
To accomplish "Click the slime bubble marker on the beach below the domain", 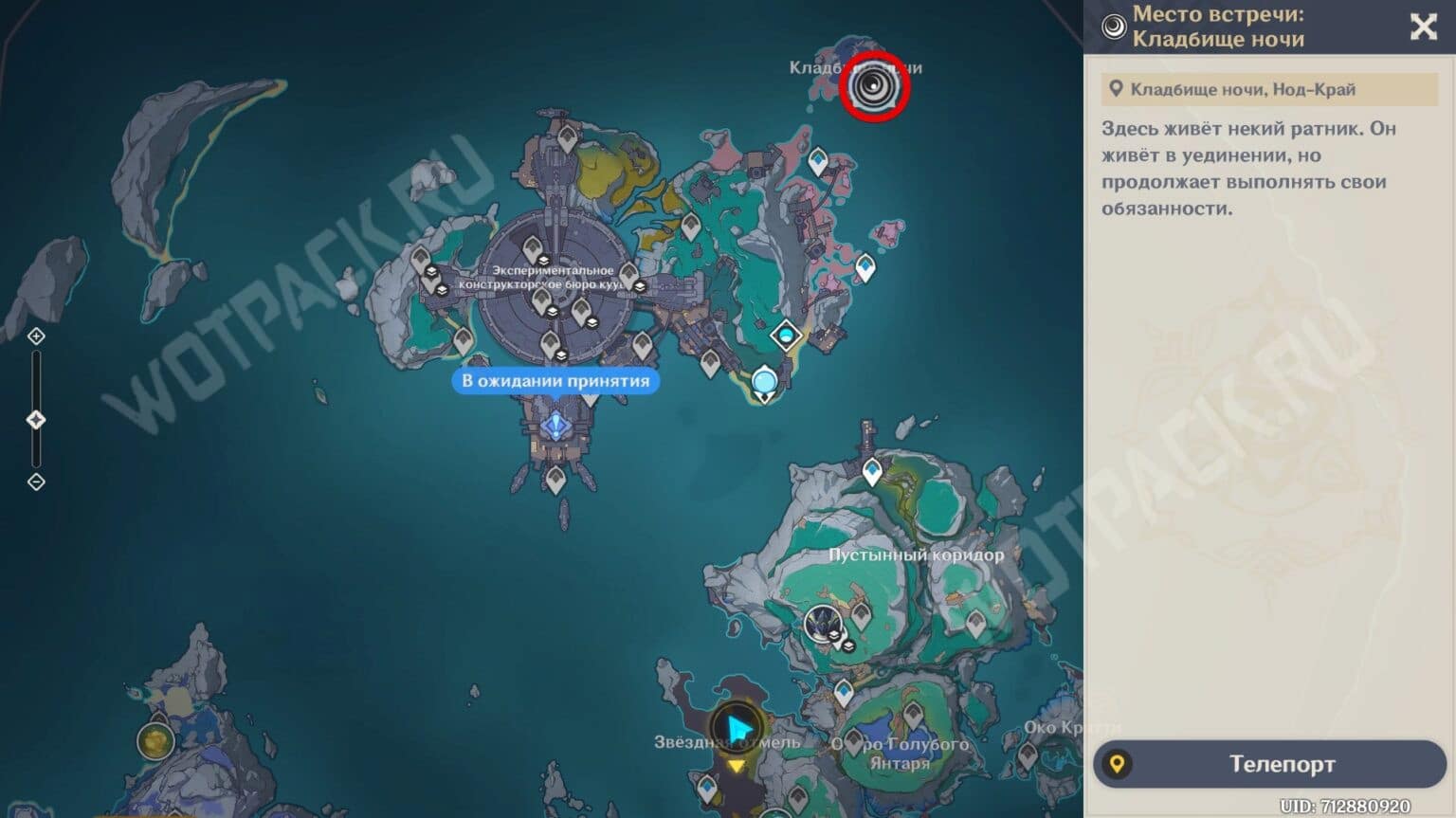I will (x=764, y=380).
